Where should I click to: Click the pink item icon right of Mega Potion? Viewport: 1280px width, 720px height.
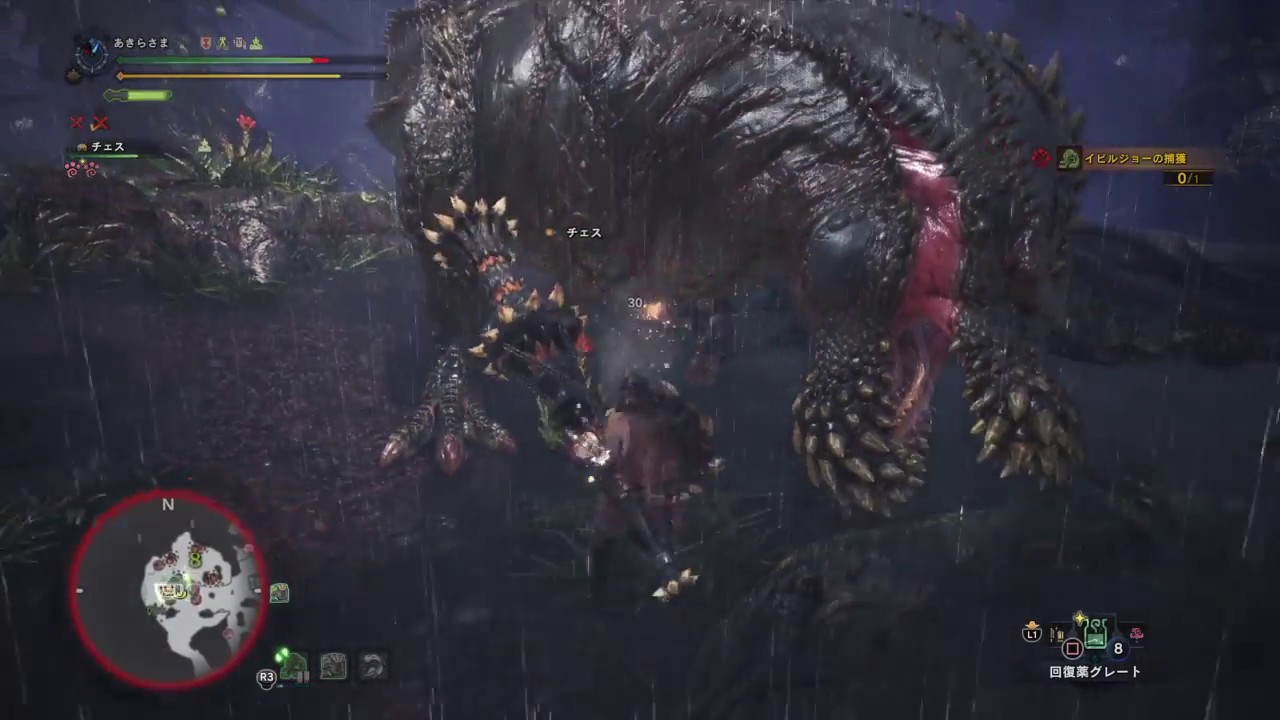tap(1136, 632)
